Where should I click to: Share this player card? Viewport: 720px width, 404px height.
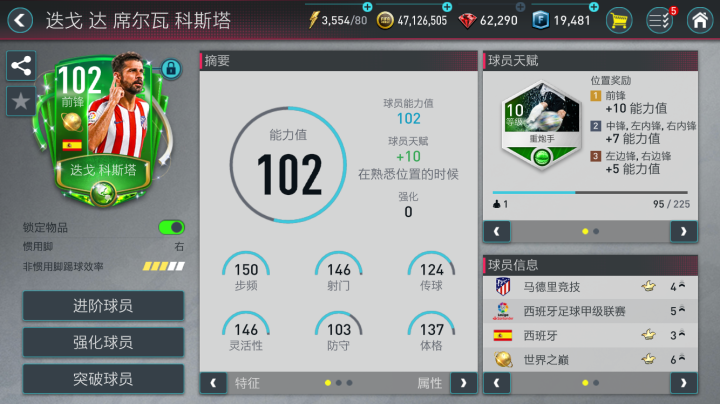click(x=20, y=66)
